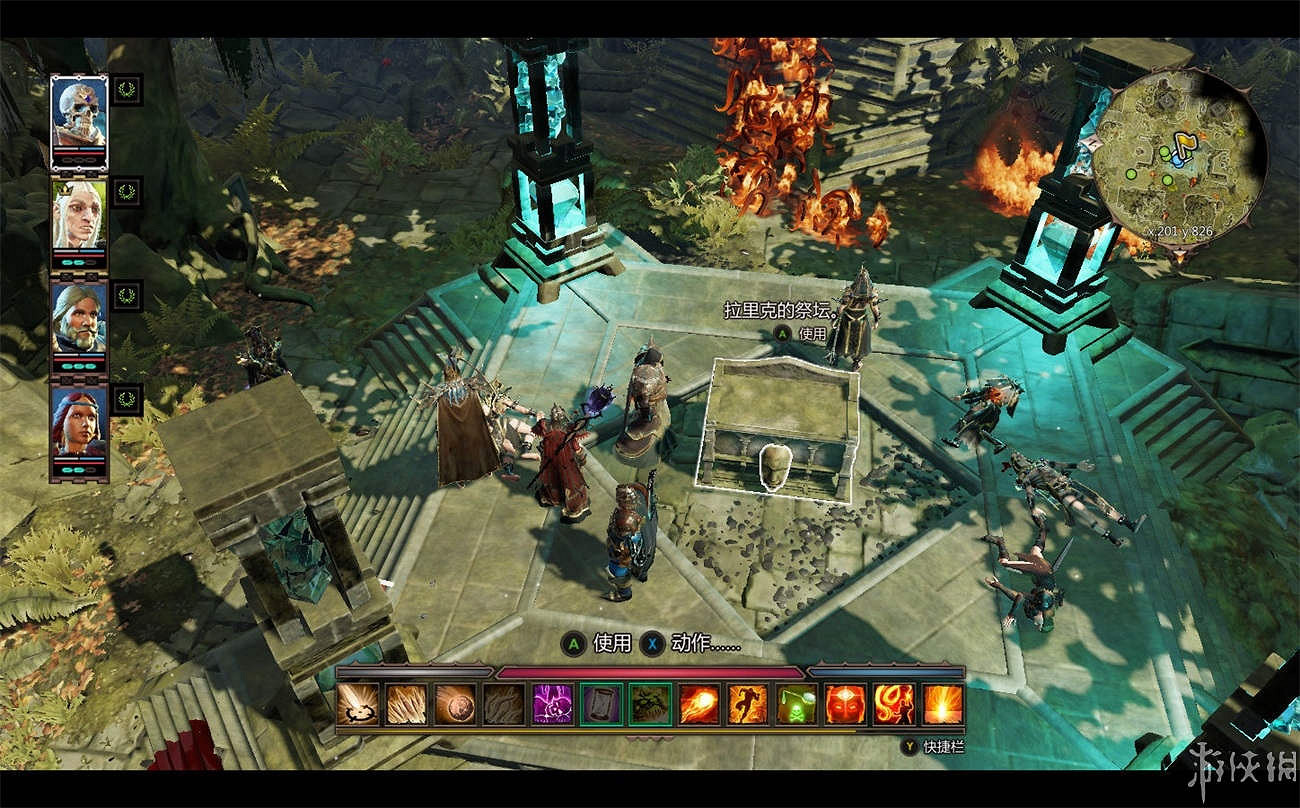This screenshot has height=808, width=1300.
Task: Cast the fireball skill
Action: (x=699, y=704)
